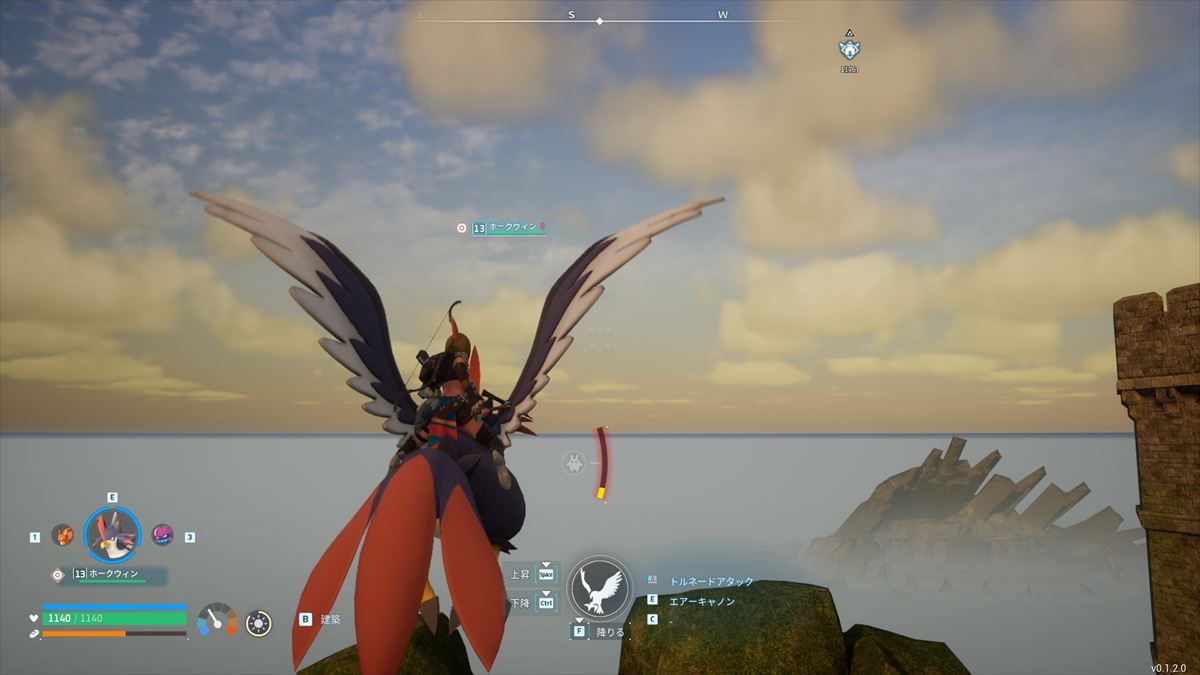Click the compass bar heading strip

[x=600, y=20]
